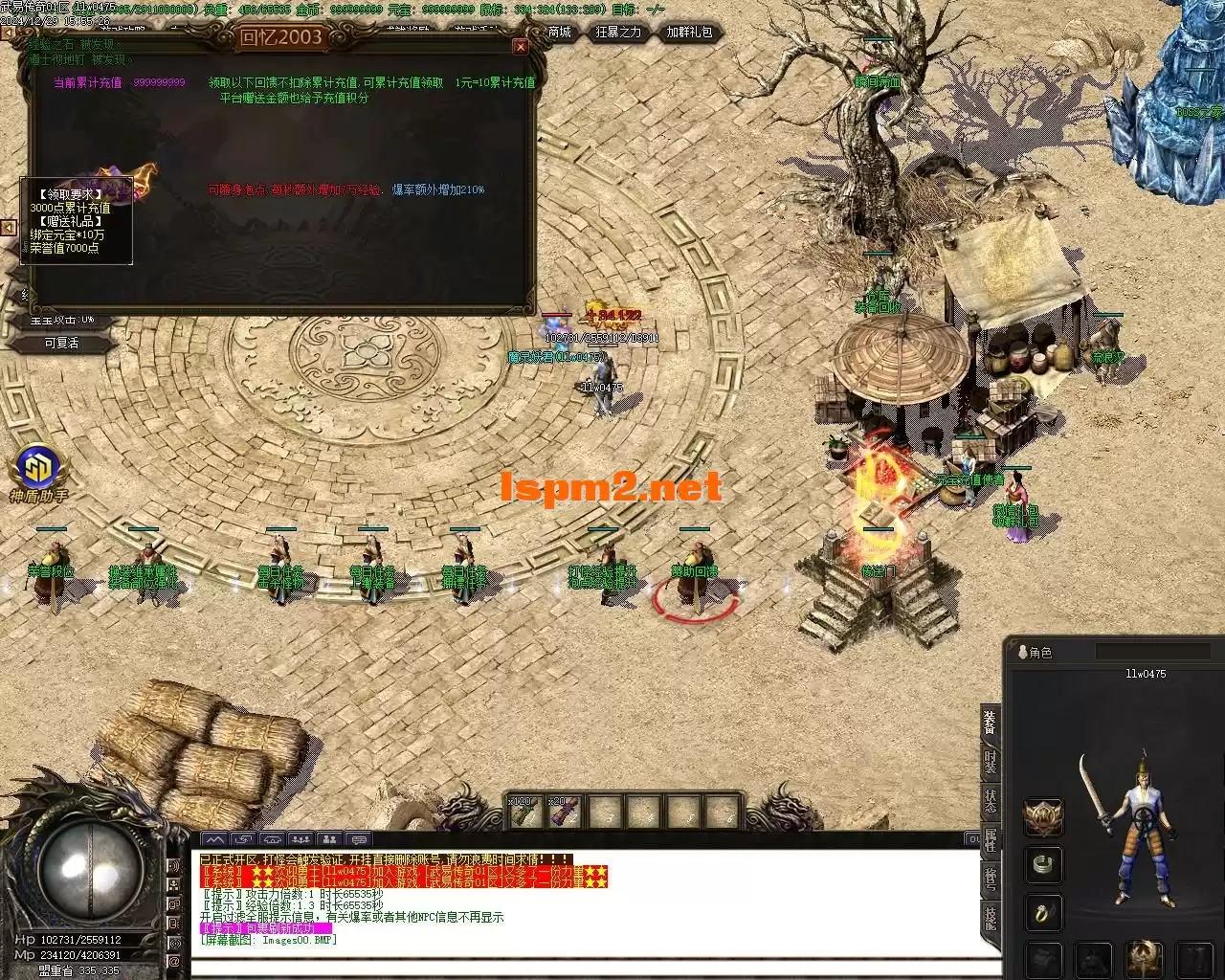
Task: Select the gold ring equipment slot
Action: 1043,912
